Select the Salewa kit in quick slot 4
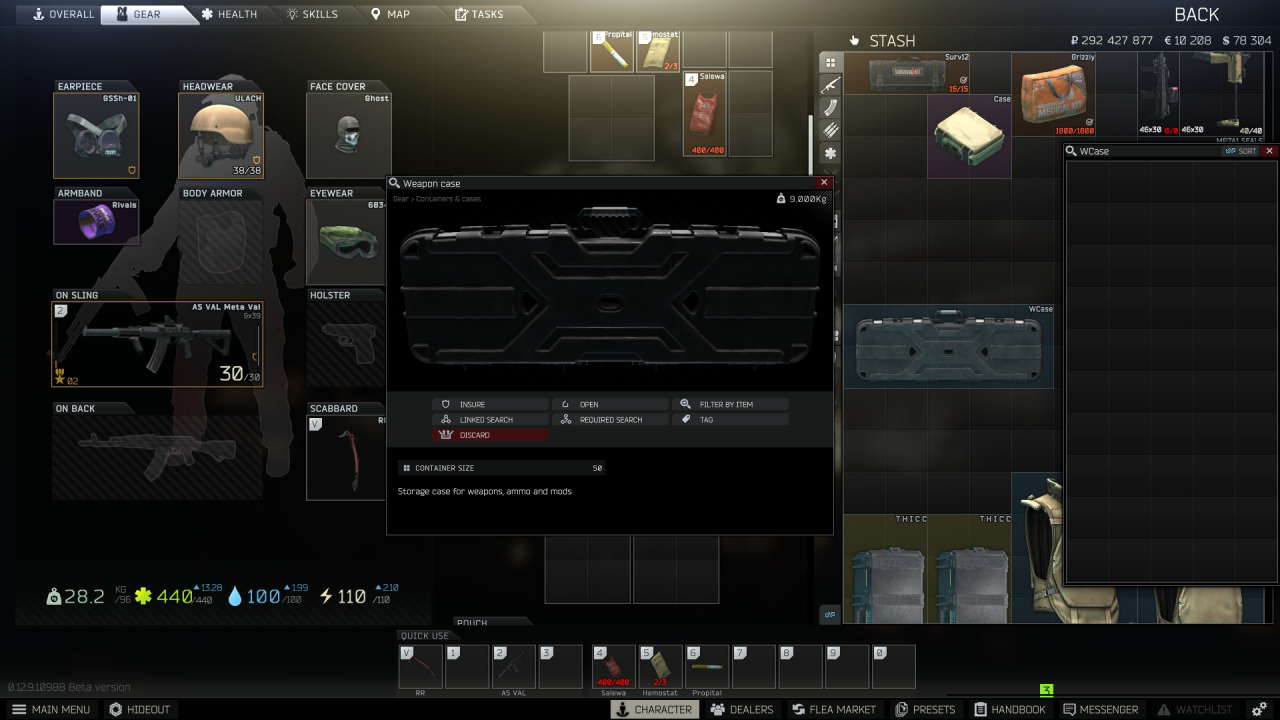Image resolution: width=1280 pixels, height=720 pixels. 613,664
